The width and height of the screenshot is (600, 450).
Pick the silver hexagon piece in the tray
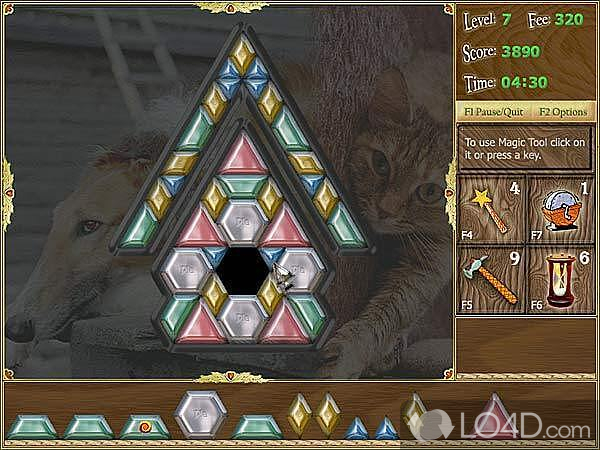(201, 415)
